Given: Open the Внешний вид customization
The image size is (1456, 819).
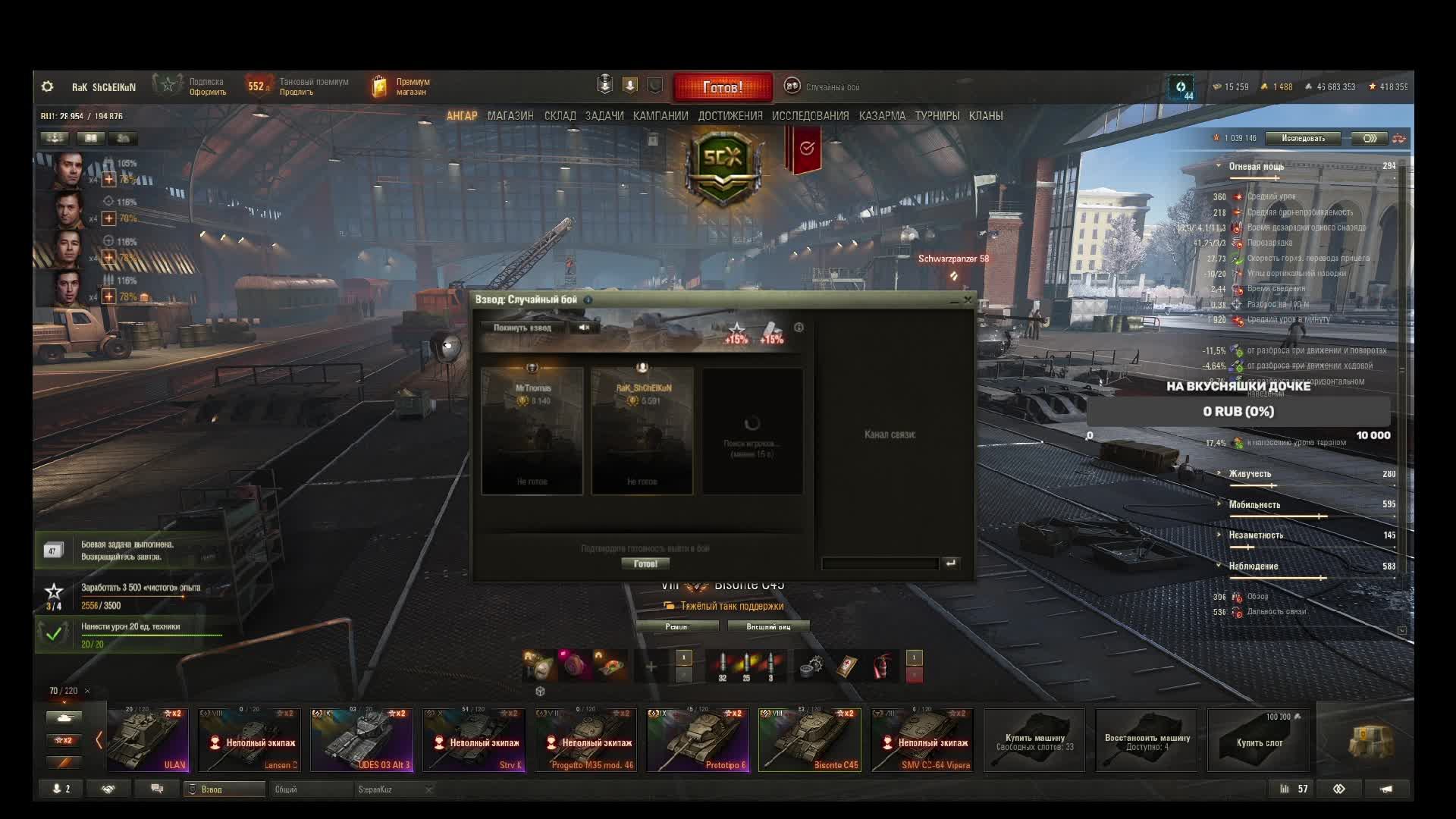Looking at the screenshot, I should pyautogui.click(x=768, y=626).
